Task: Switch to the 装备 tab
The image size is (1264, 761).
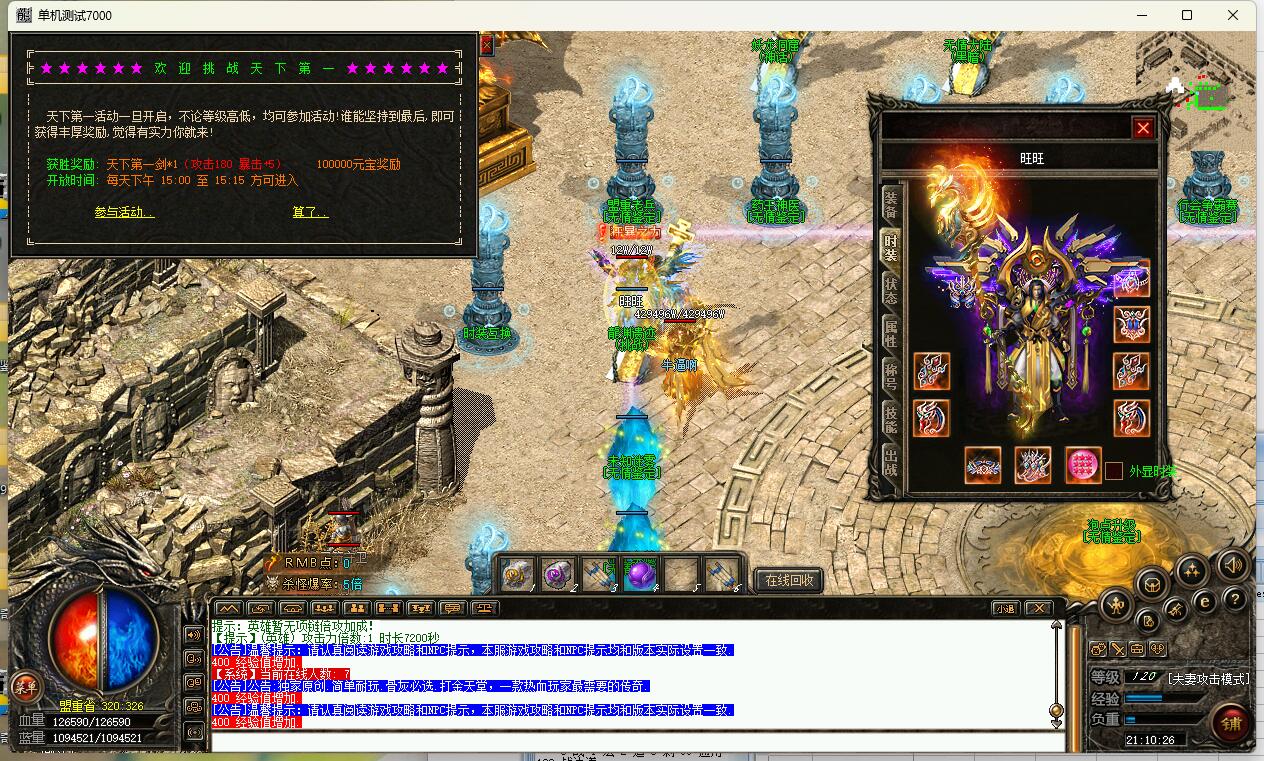Action: pyautogui.click(x=891, y=204)
